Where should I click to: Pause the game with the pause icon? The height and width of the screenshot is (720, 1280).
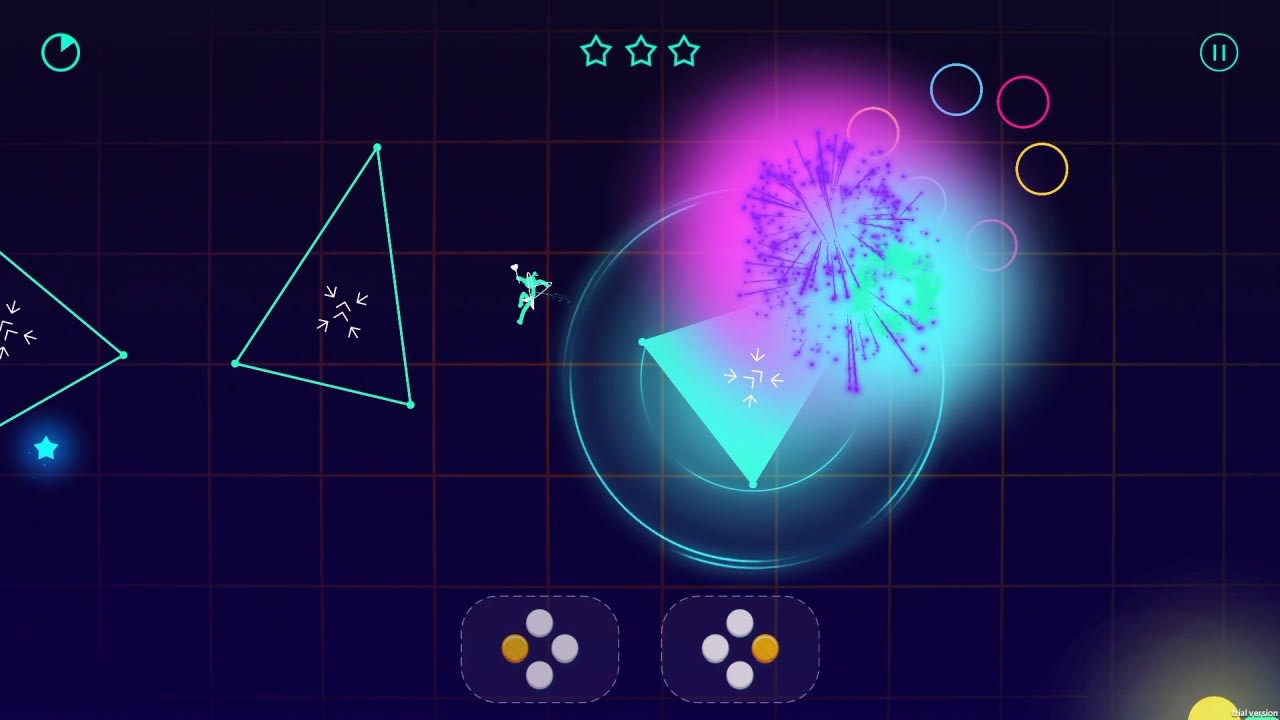(x=1218, y=52)
